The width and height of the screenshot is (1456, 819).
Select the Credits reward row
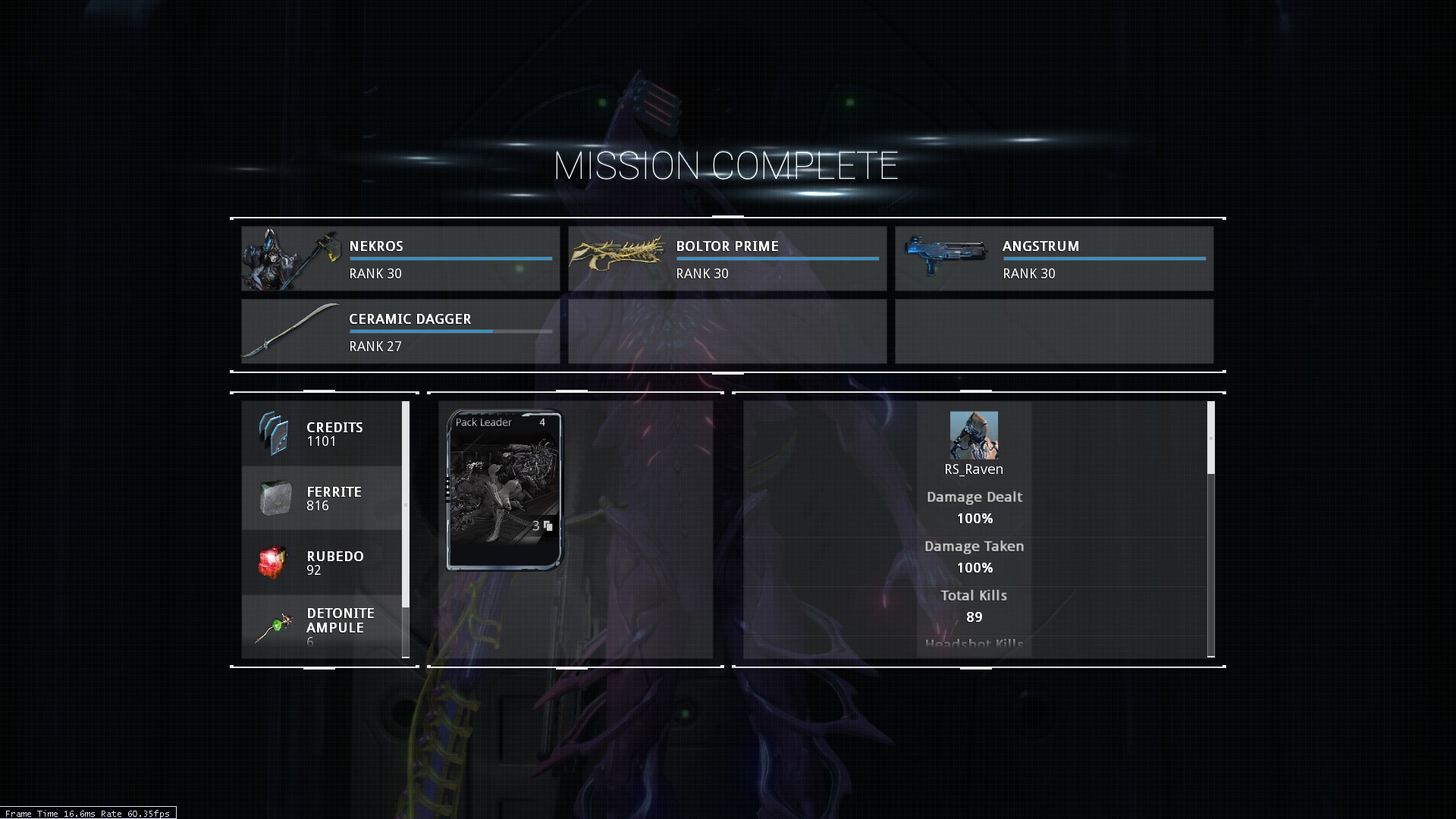tap(322, 434)
